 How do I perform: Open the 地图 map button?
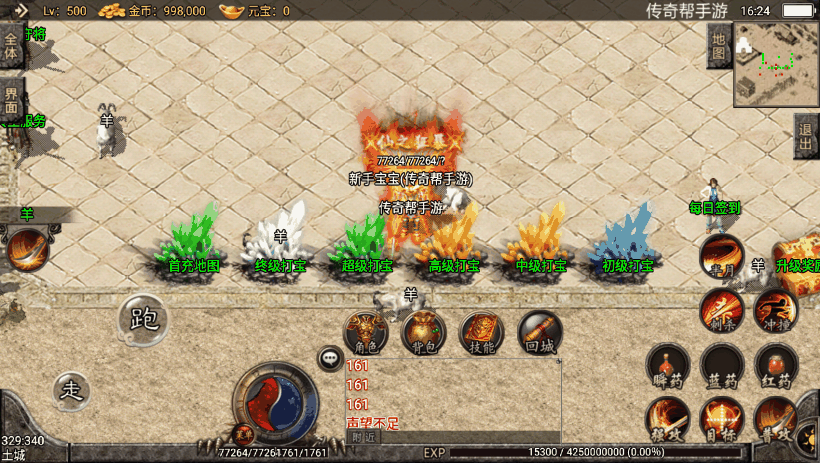click(718, 46)
